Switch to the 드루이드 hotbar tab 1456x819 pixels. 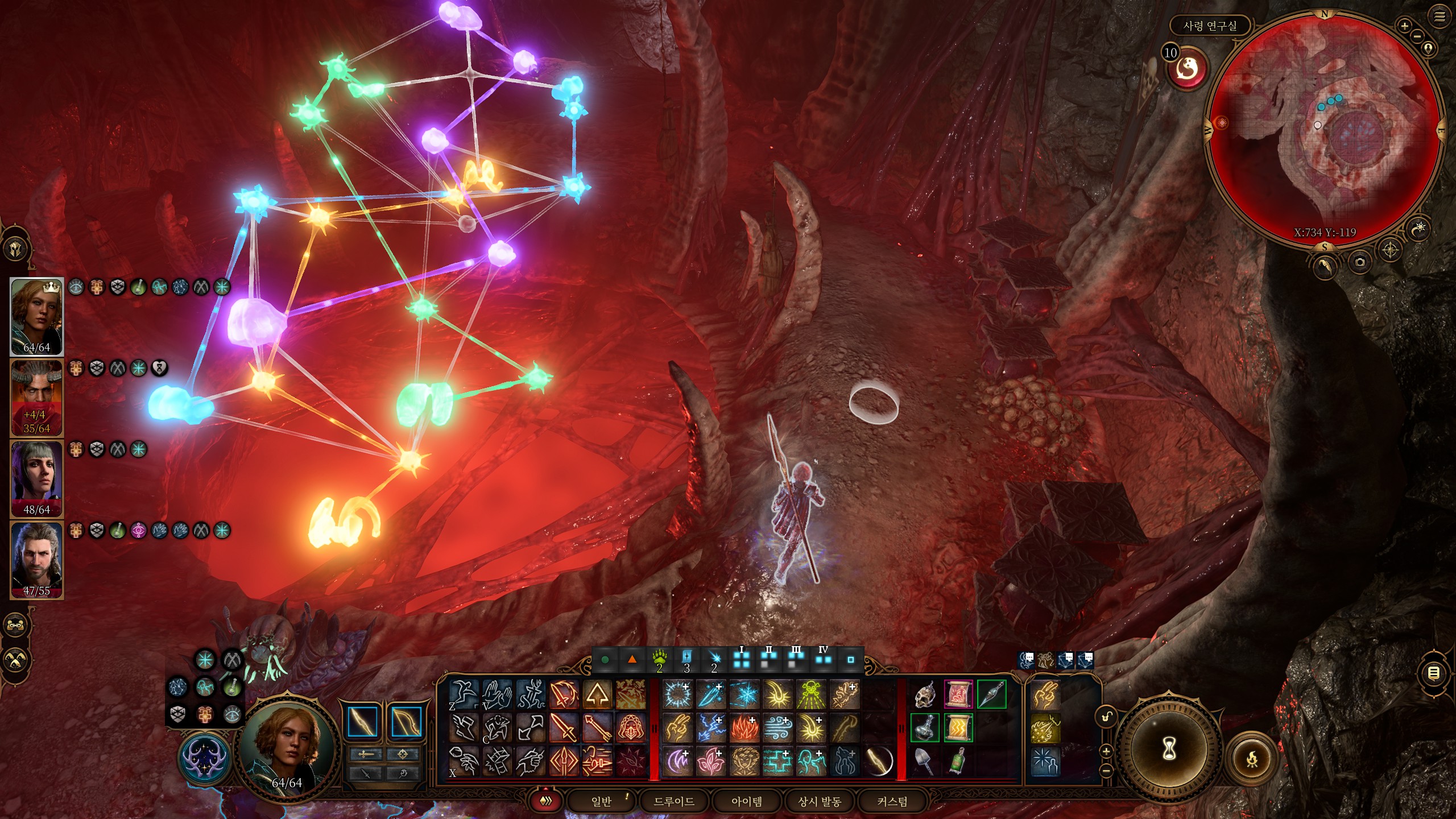coord(674,801)
